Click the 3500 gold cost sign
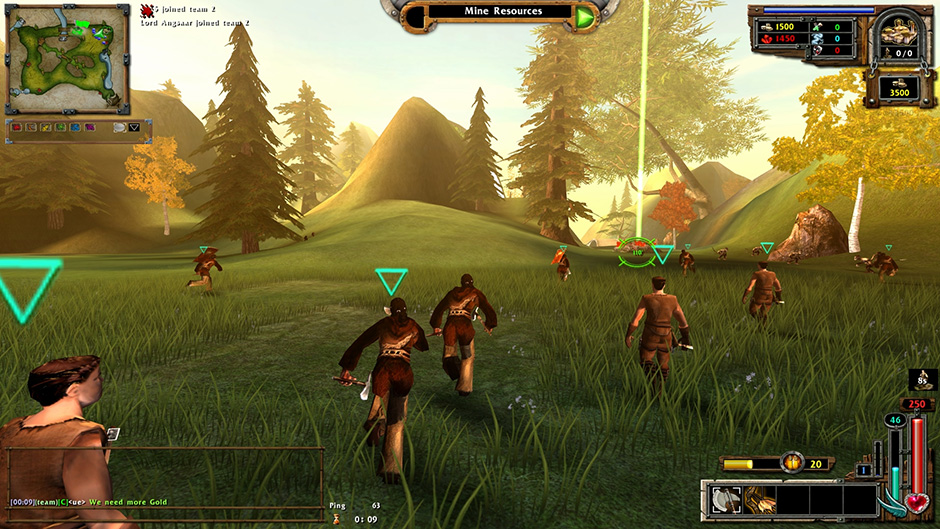Screen dimensions: 940x529 point(901,91)
